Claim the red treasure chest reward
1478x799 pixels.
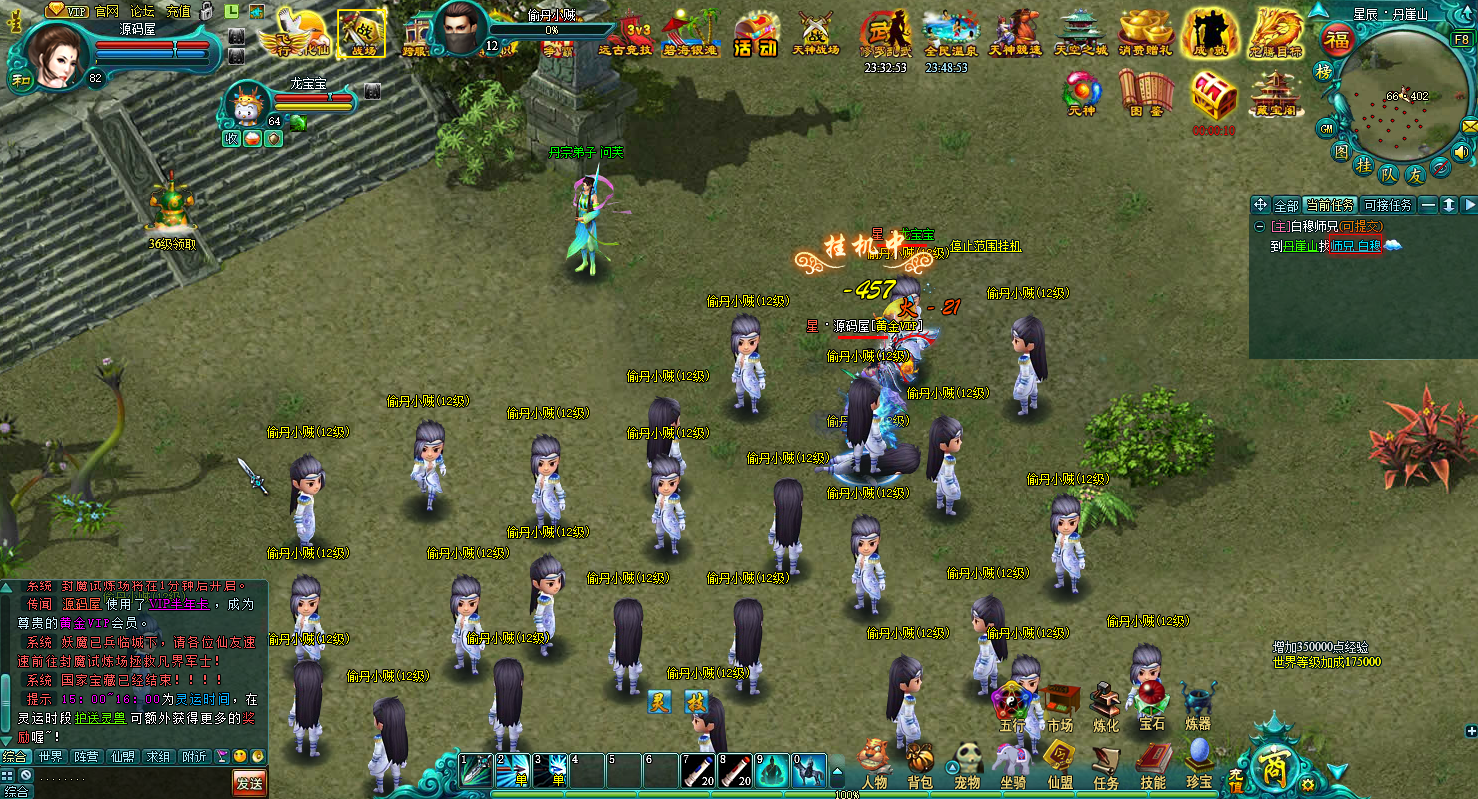[1213, 97]
